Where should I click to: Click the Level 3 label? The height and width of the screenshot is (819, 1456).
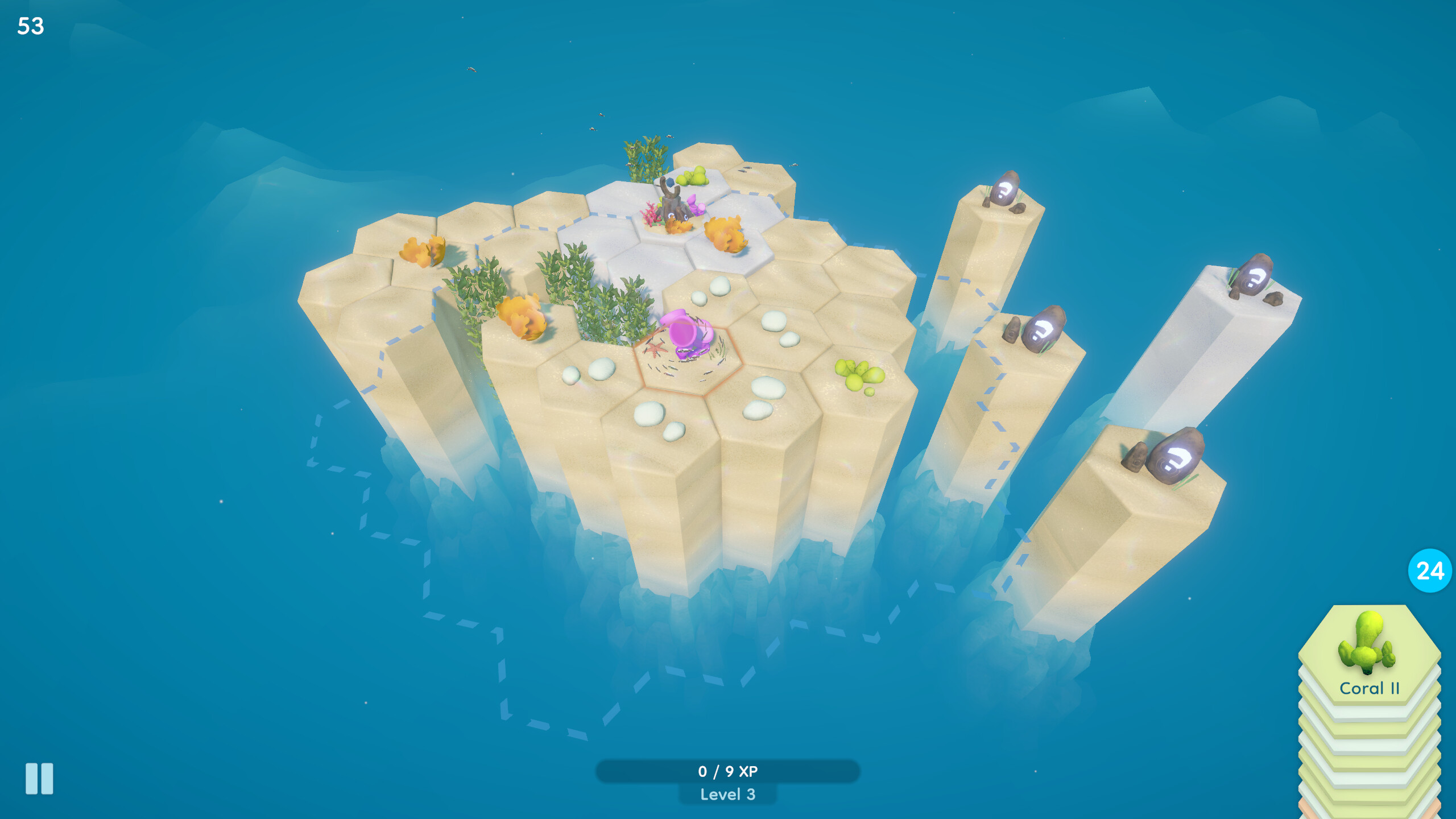pyautogui.click(x=728, y=796)
